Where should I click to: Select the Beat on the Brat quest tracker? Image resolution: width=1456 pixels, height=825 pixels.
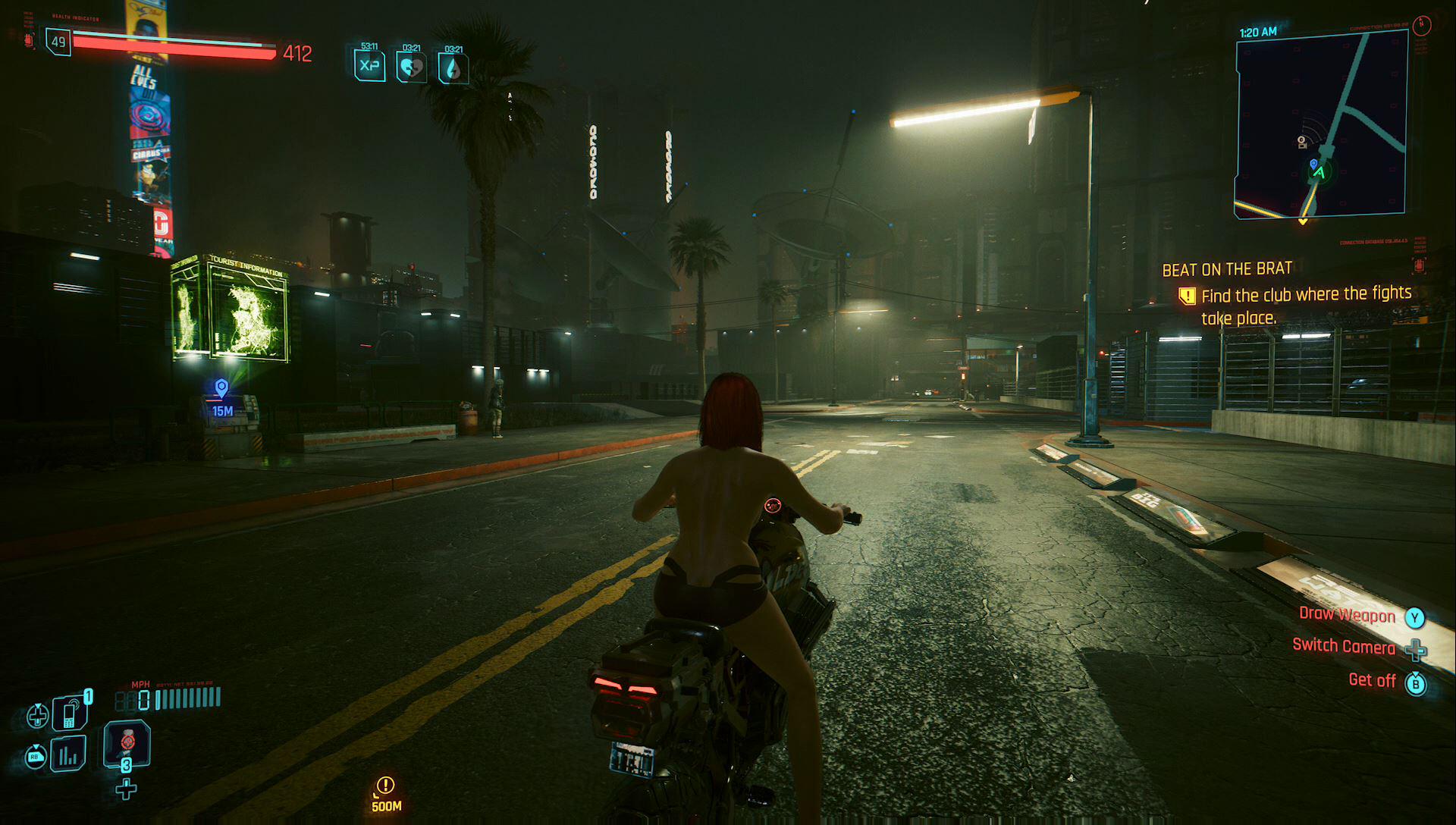coord(1227,269)
